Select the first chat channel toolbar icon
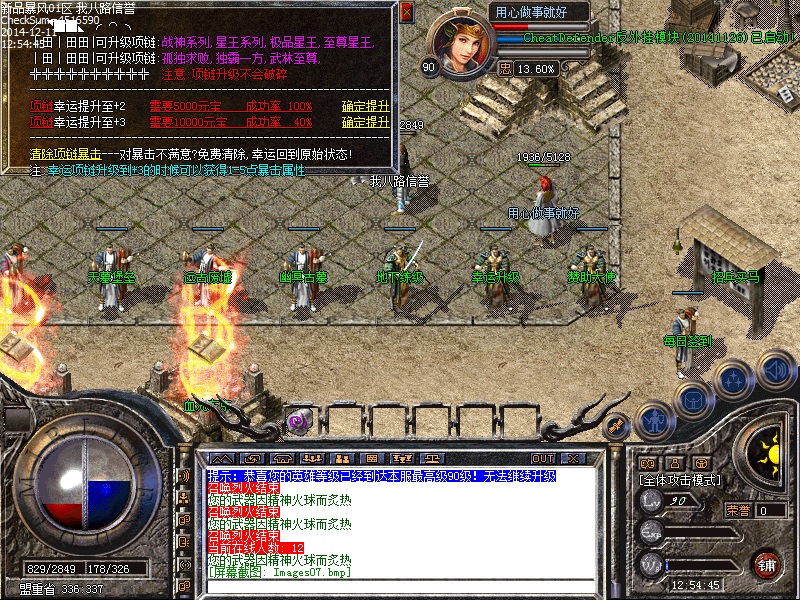This screenshot has width=800, height=600. (x=219, y=458)
